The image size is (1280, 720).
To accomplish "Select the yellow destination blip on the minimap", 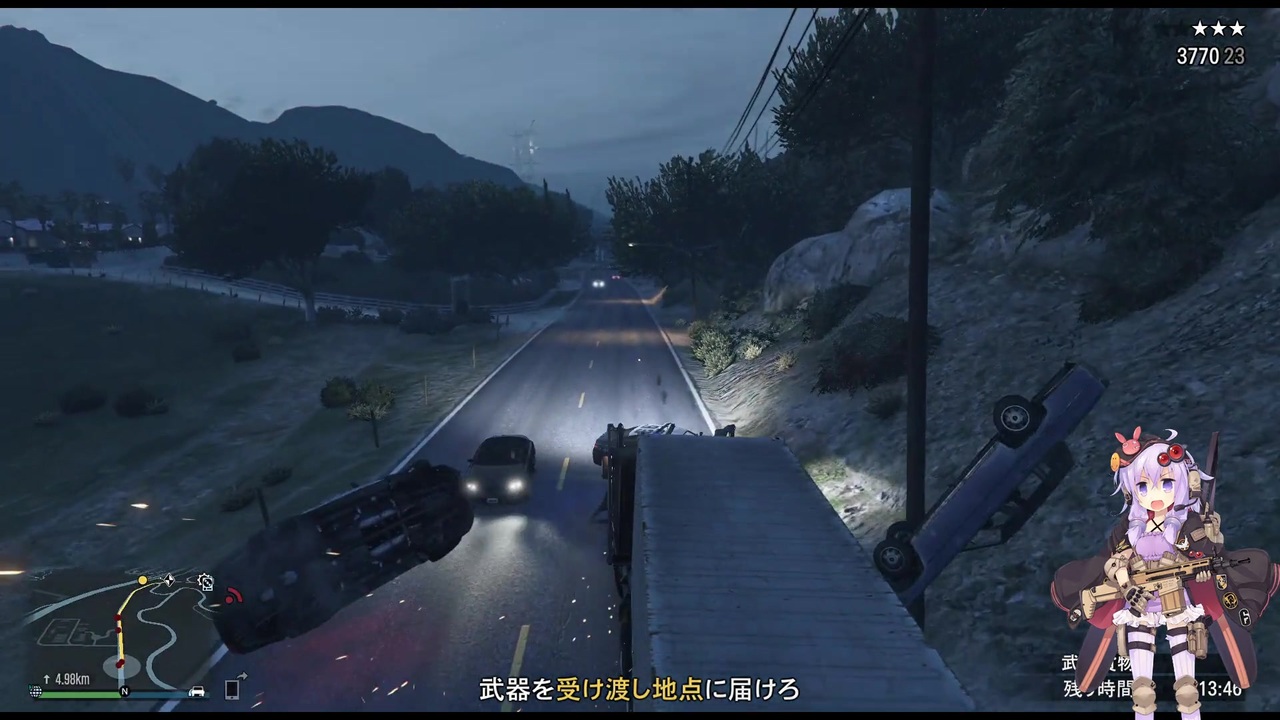I will coord(142,580).
